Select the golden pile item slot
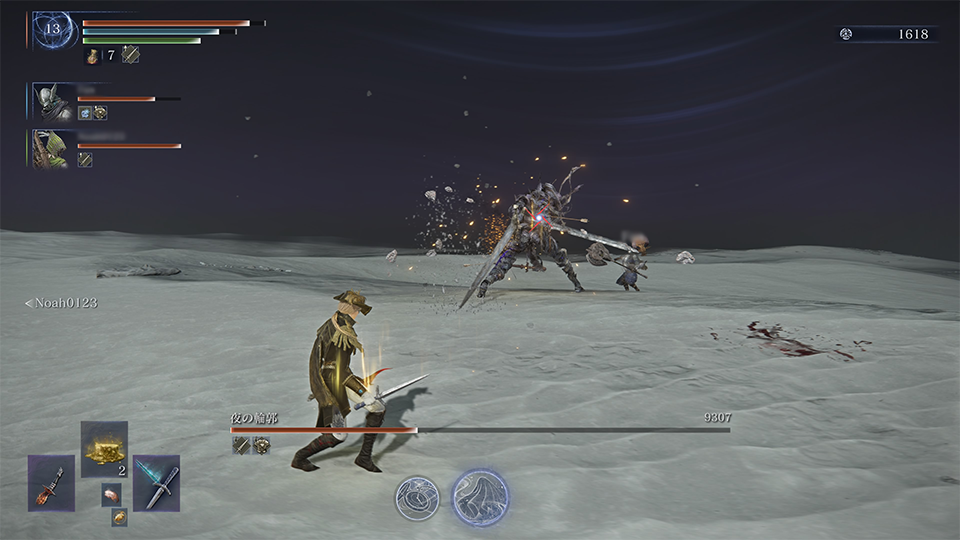The image size is (960, 540). point(104,449)
